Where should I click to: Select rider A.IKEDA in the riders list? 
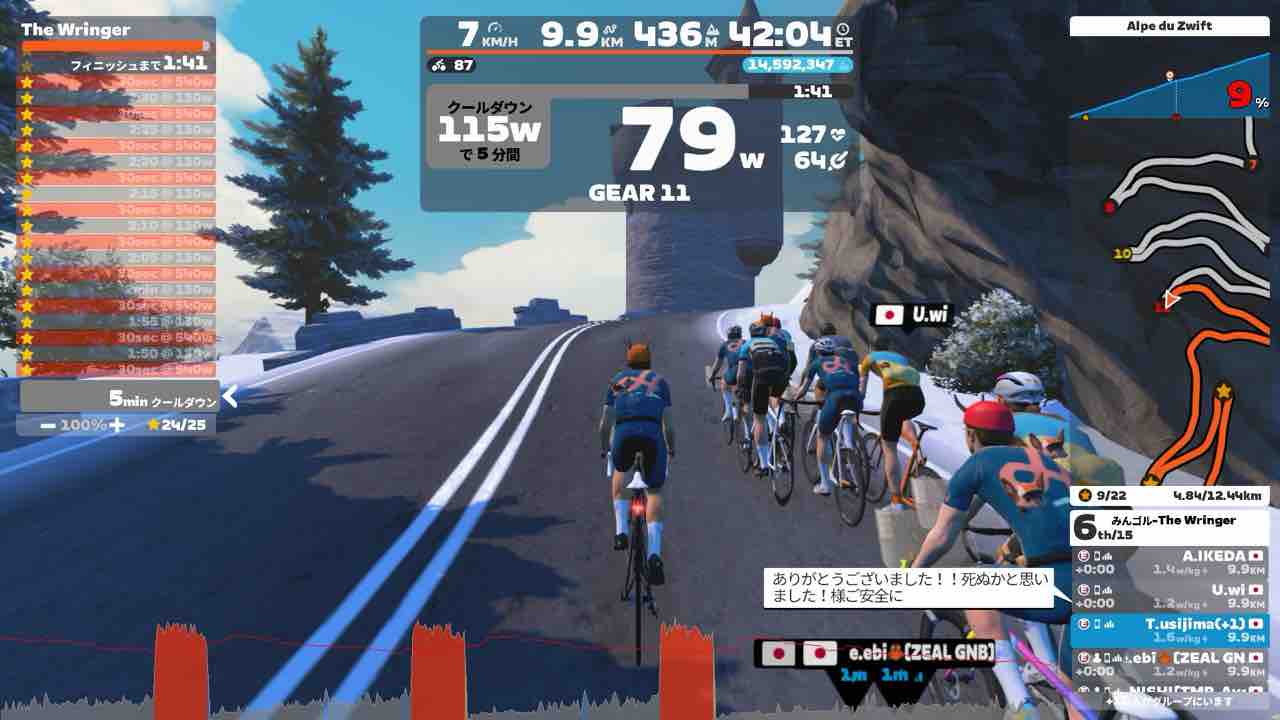[1168, 562]
